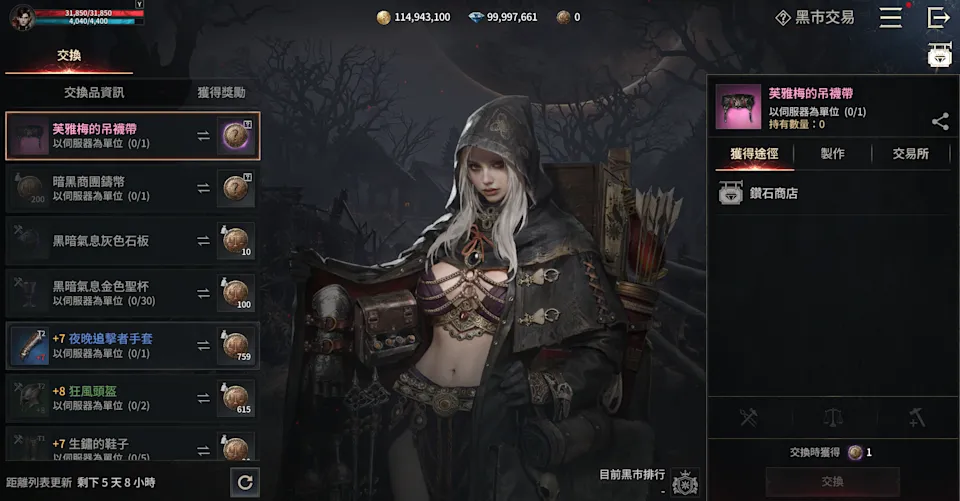Show the 獲得獎勵 sub-tab
The height and width of the screenshot is (501, 960).
[x=221, y=92]
